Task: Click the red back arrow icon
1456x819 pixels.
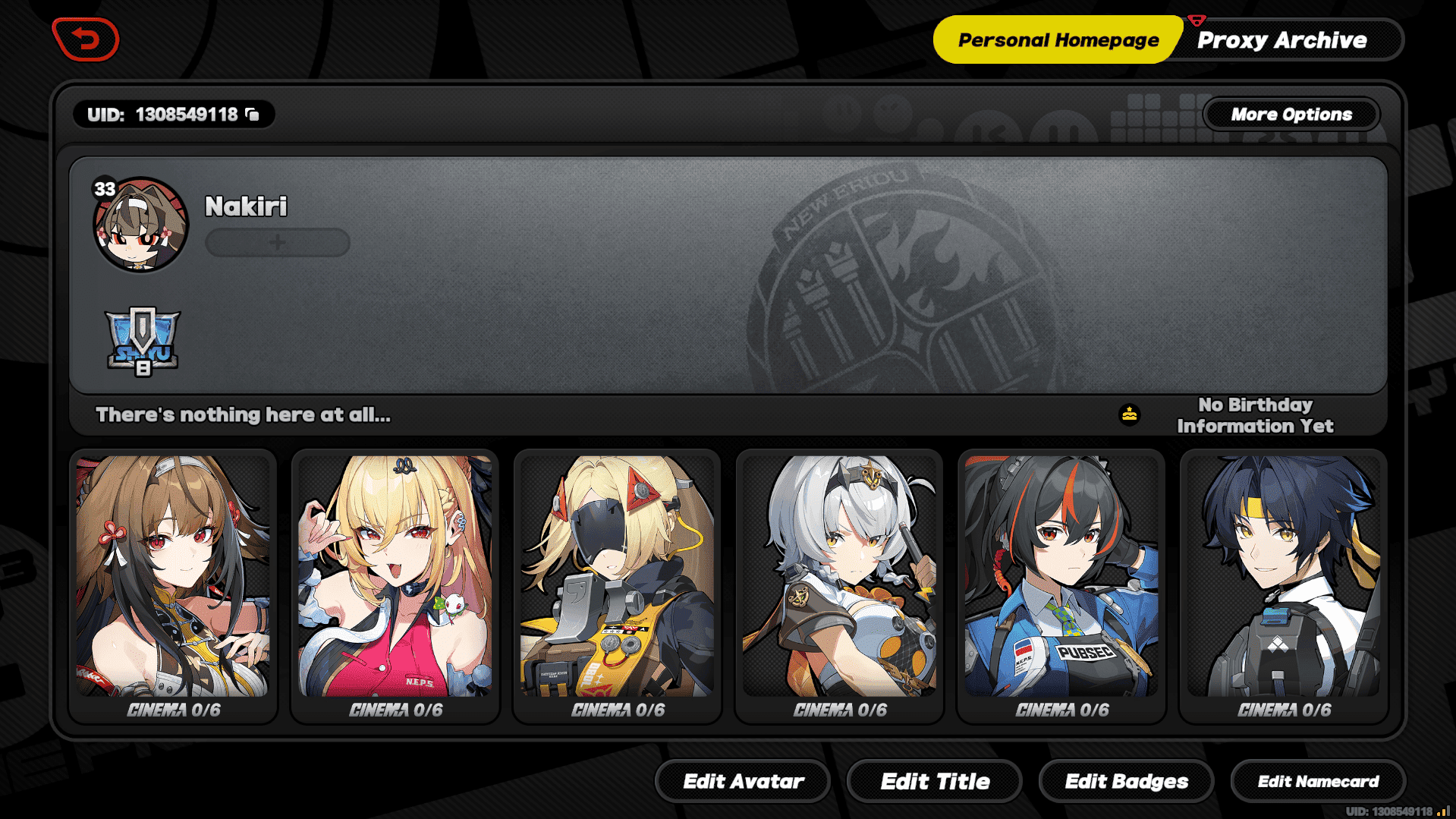Action: pos(86,39)
